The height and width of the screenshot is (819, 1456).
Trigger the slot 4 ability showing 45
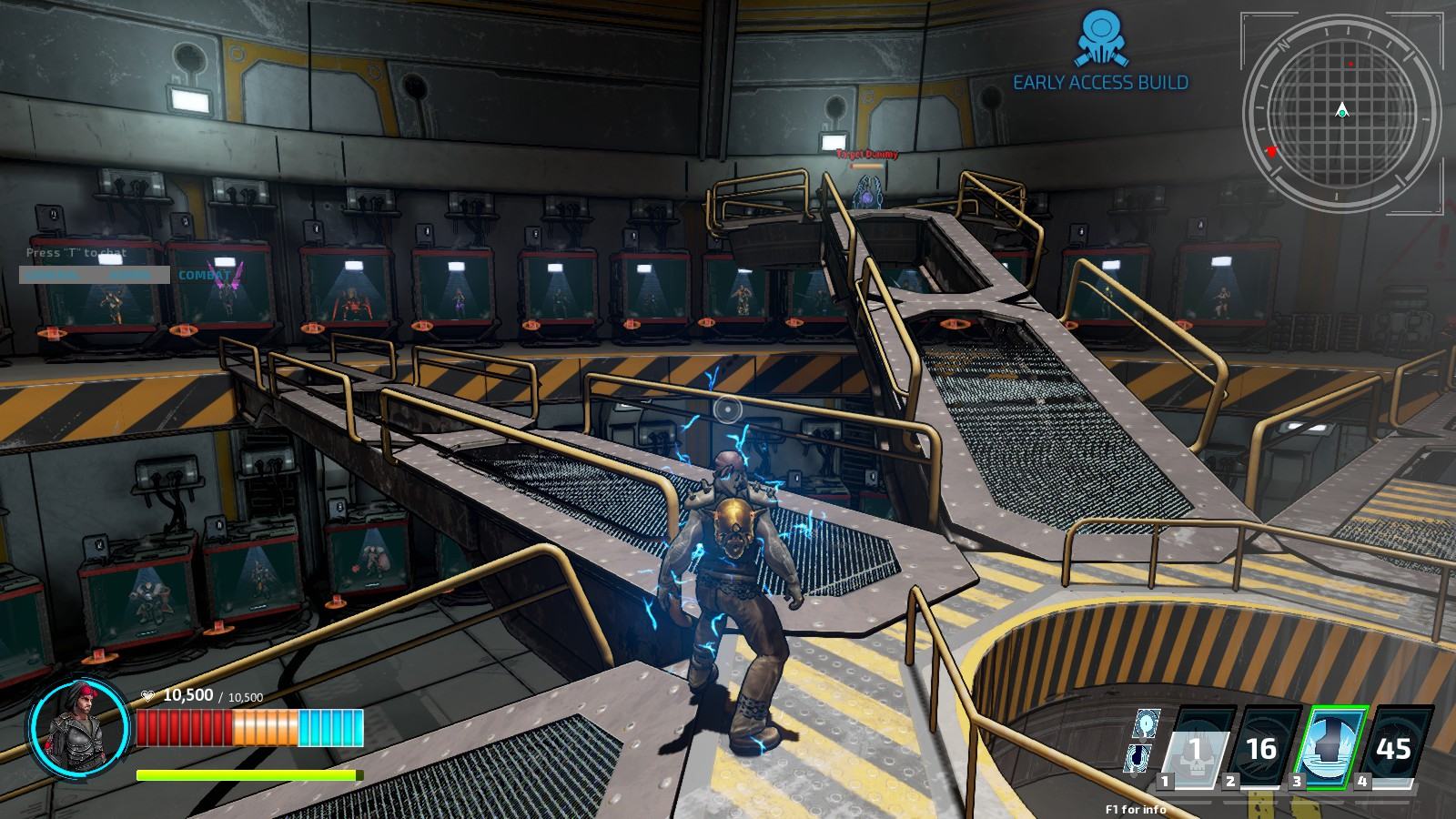(1394, 747)
